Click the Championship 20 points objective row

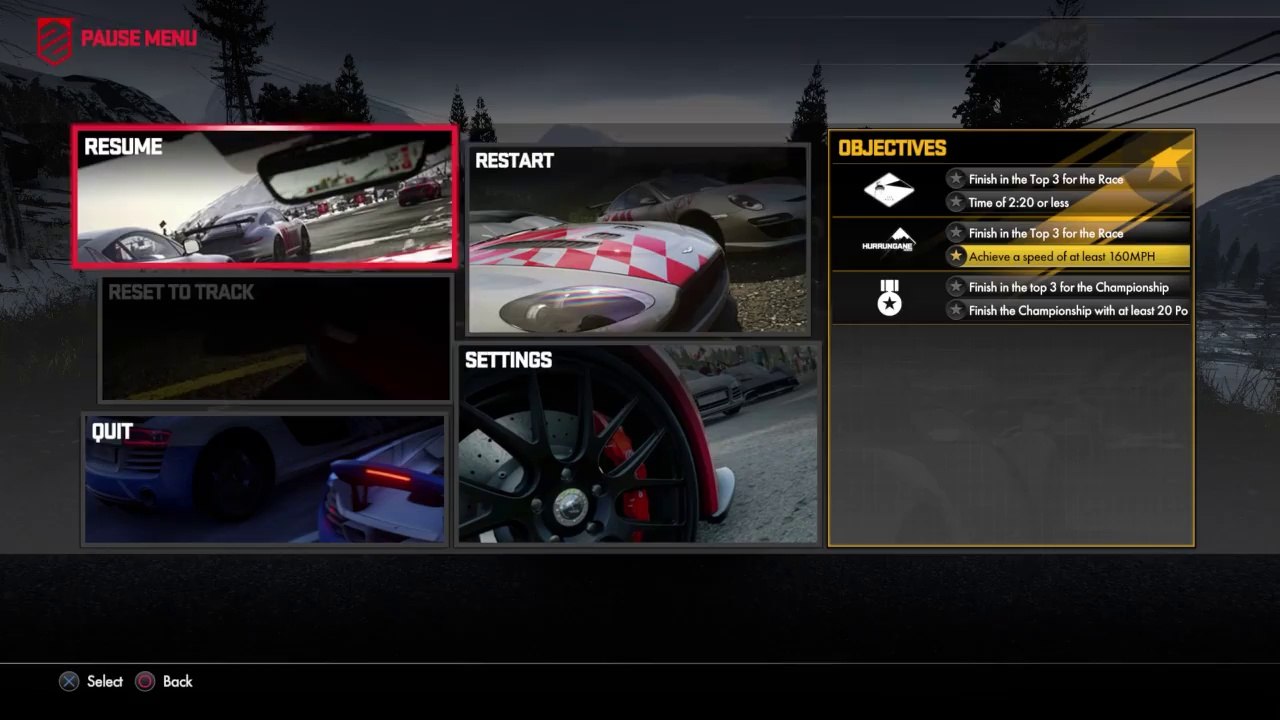coord(1067,311)
